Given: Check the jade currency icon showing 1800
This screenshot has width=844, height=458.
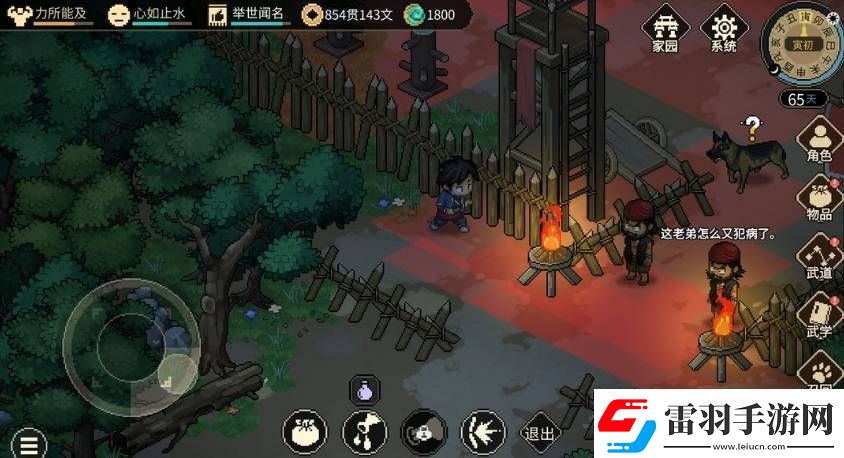Looking at the screenshot, I should tap(413, 14).
